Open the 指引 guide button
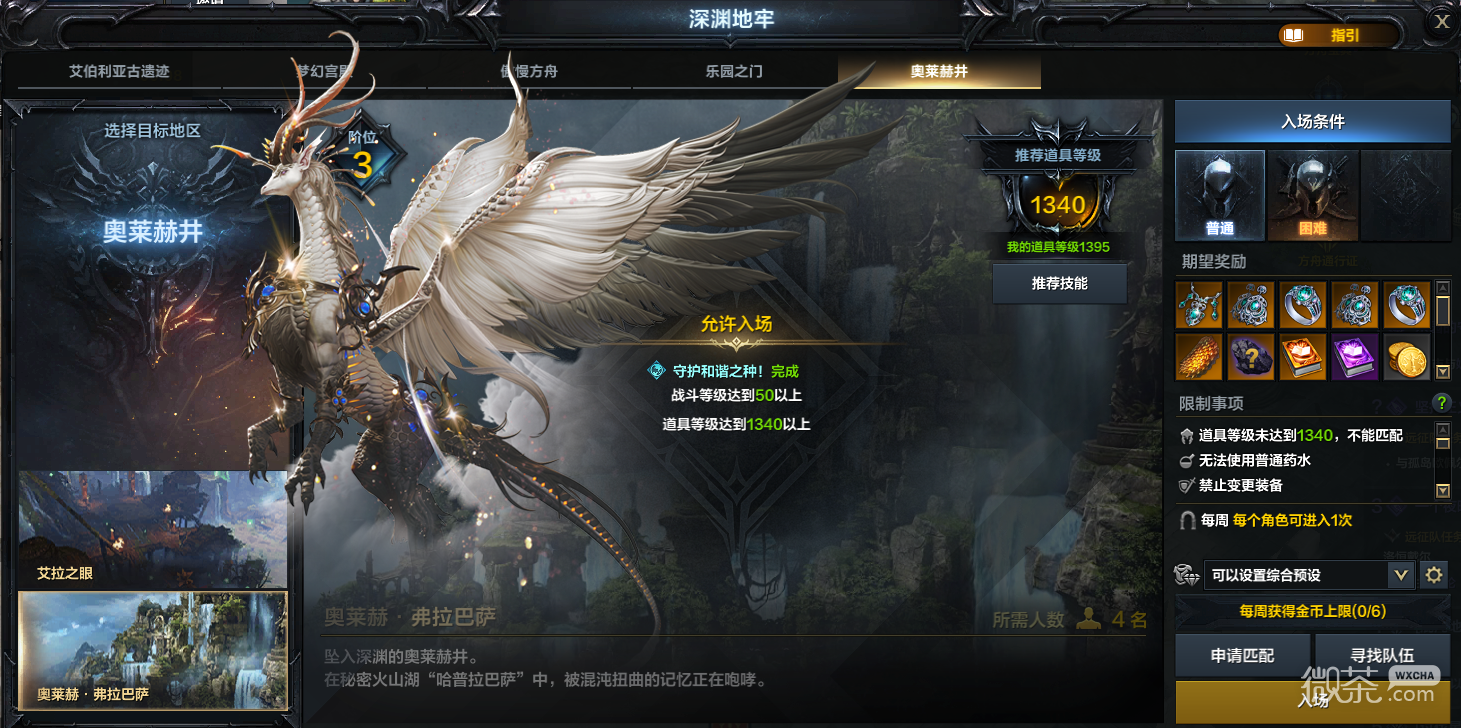The height and width of the screenshot is (728, 1461). click(1339, 35)
